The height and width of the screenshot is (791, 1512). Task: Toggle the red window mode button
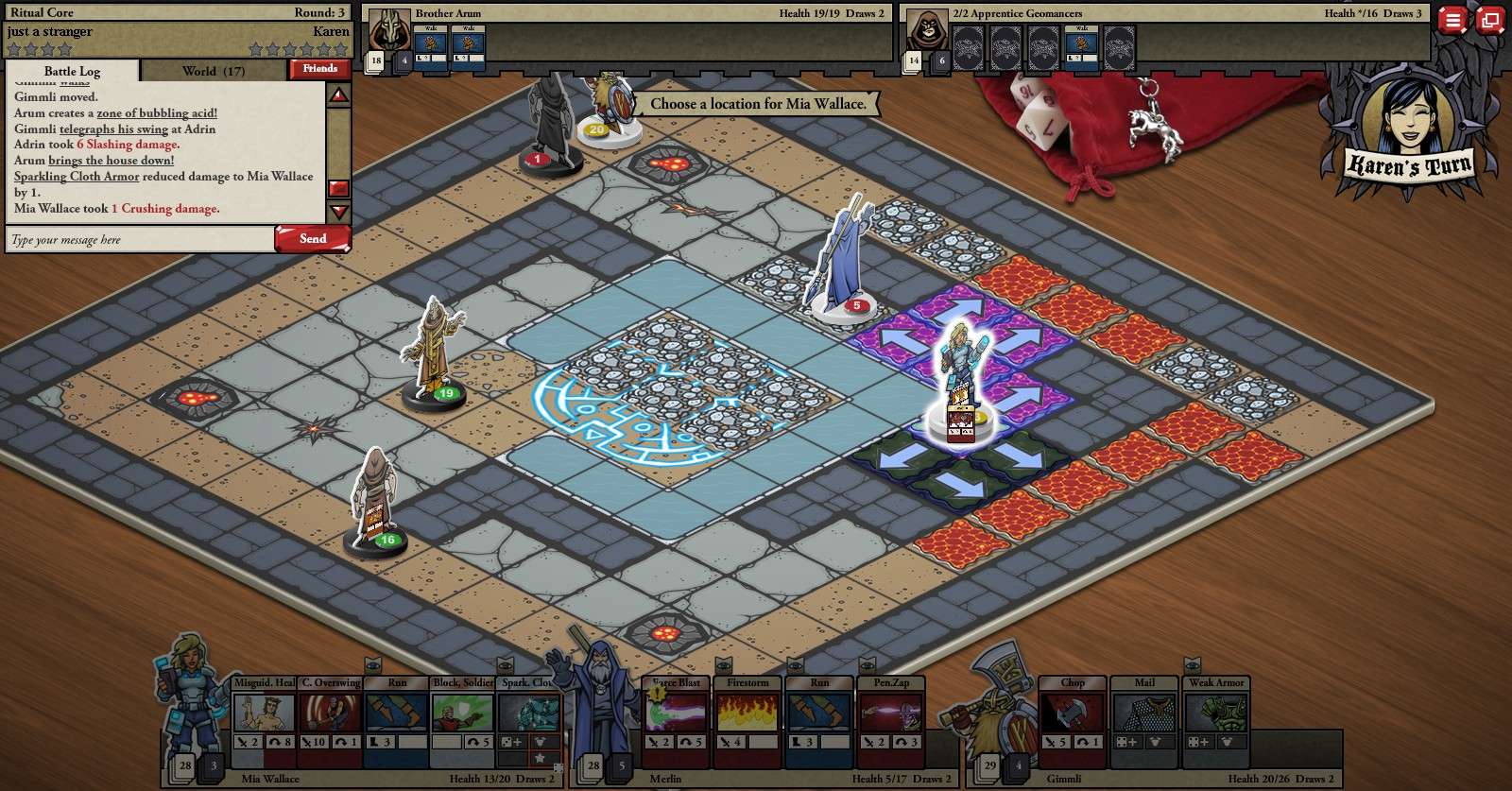coord(1490,20)
